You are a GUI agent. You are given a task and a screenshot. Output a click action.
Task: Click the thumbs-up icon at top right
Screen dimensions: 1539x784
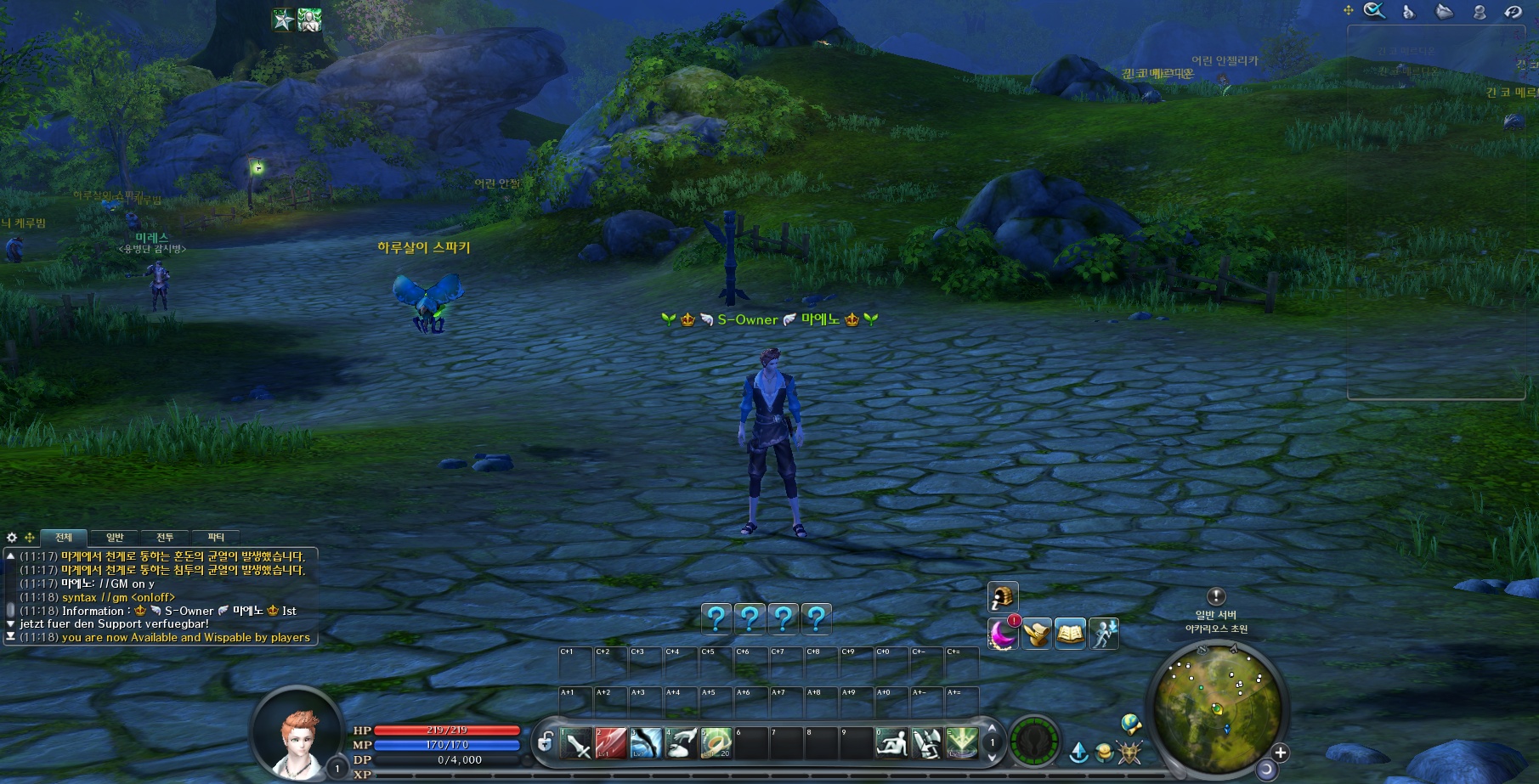click(1409, 12)
